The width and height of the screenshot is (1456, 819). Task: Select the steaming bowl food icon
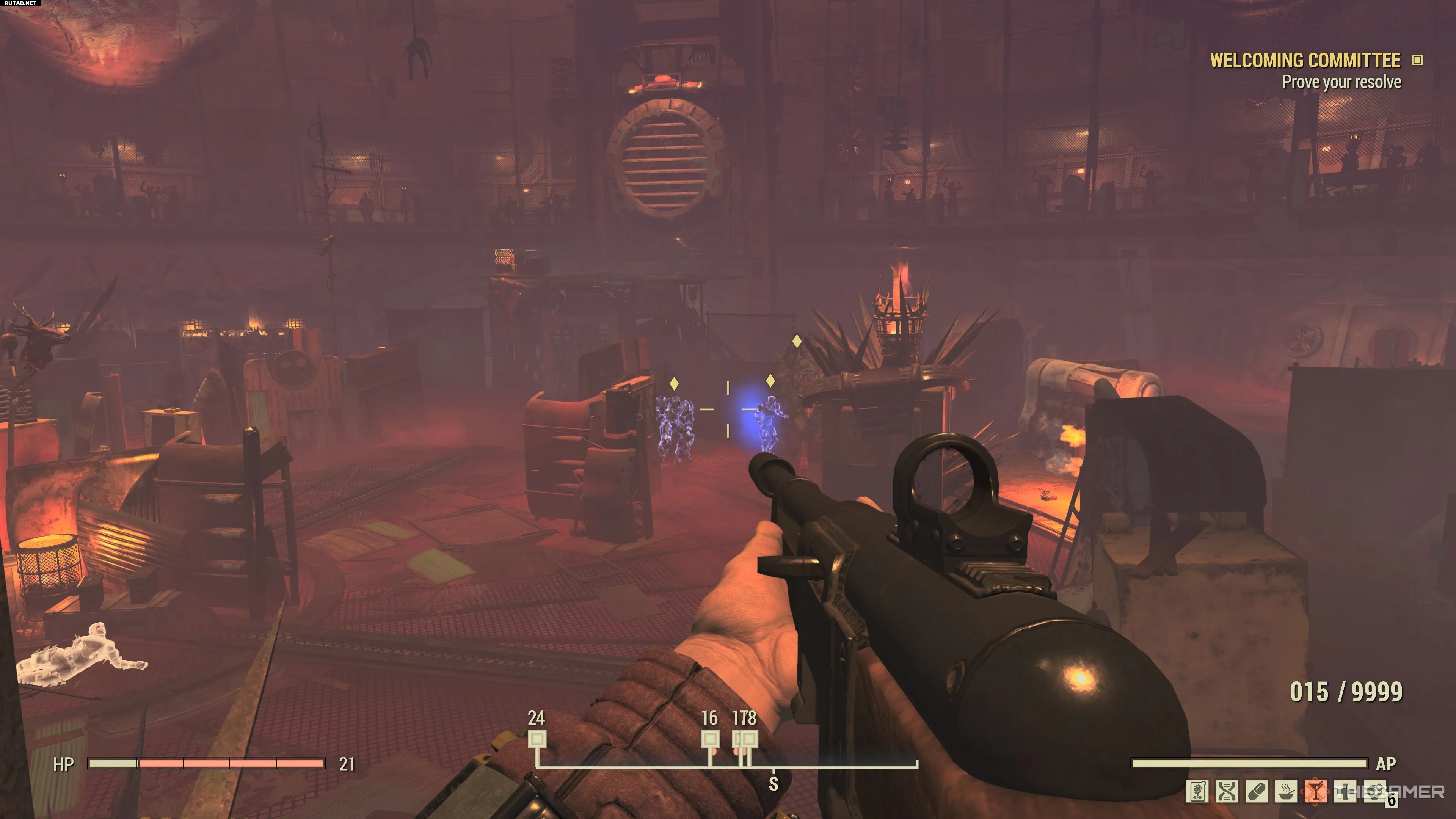pos(1286,792)
